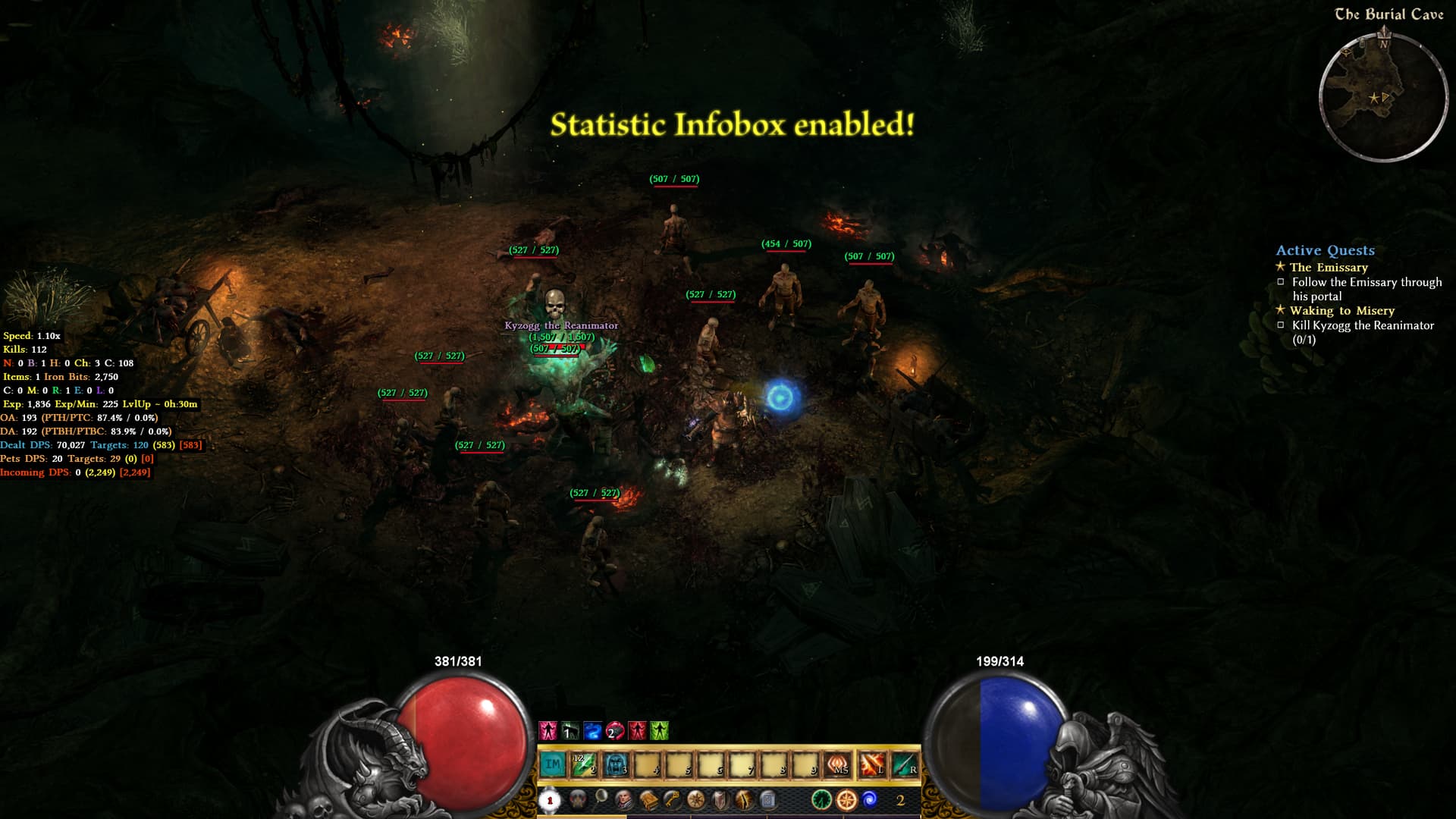Select The Emissary quest in tracker
The width and height of the screenshot is (1456, 819).
[1329, 267]
